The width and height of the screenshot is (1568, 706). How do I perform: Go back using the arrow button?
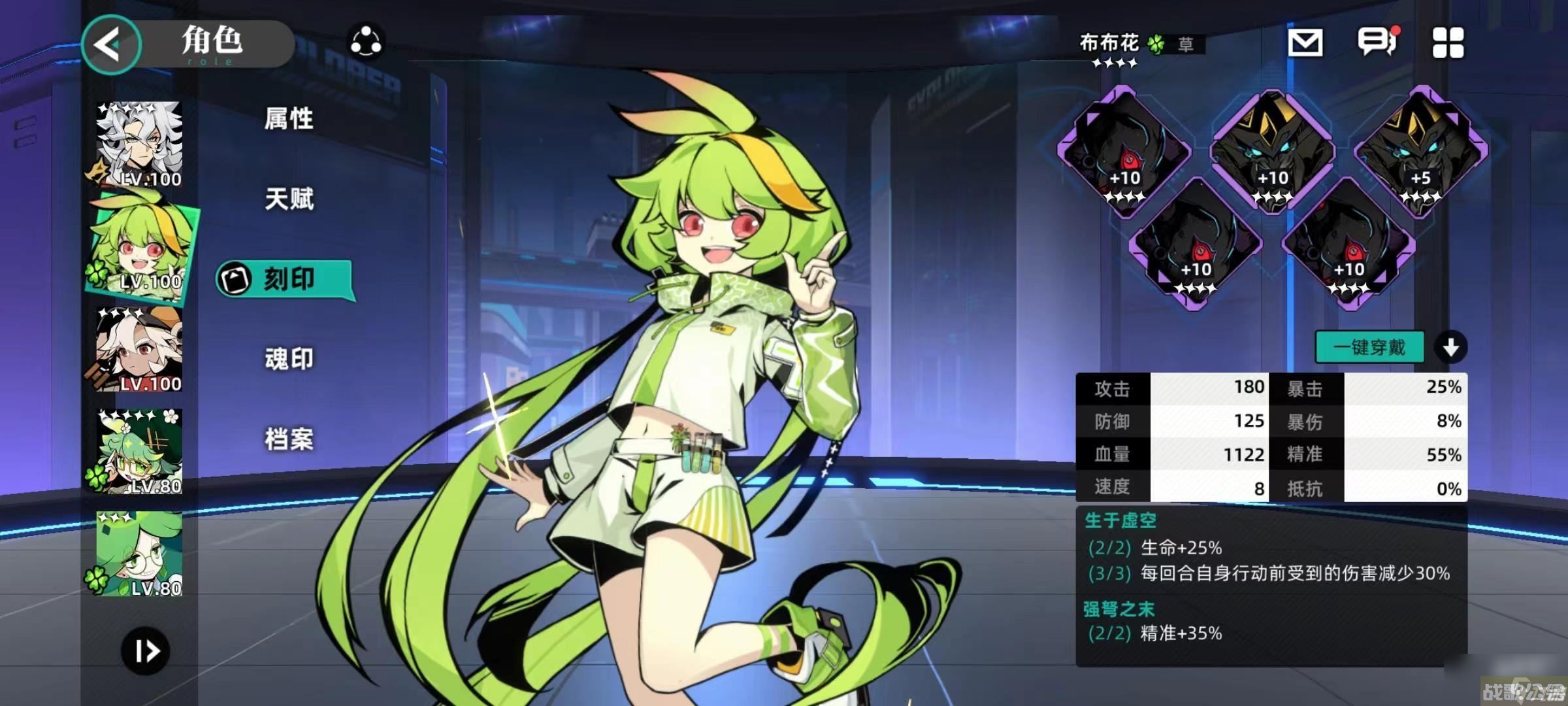[x=110, y=44]
